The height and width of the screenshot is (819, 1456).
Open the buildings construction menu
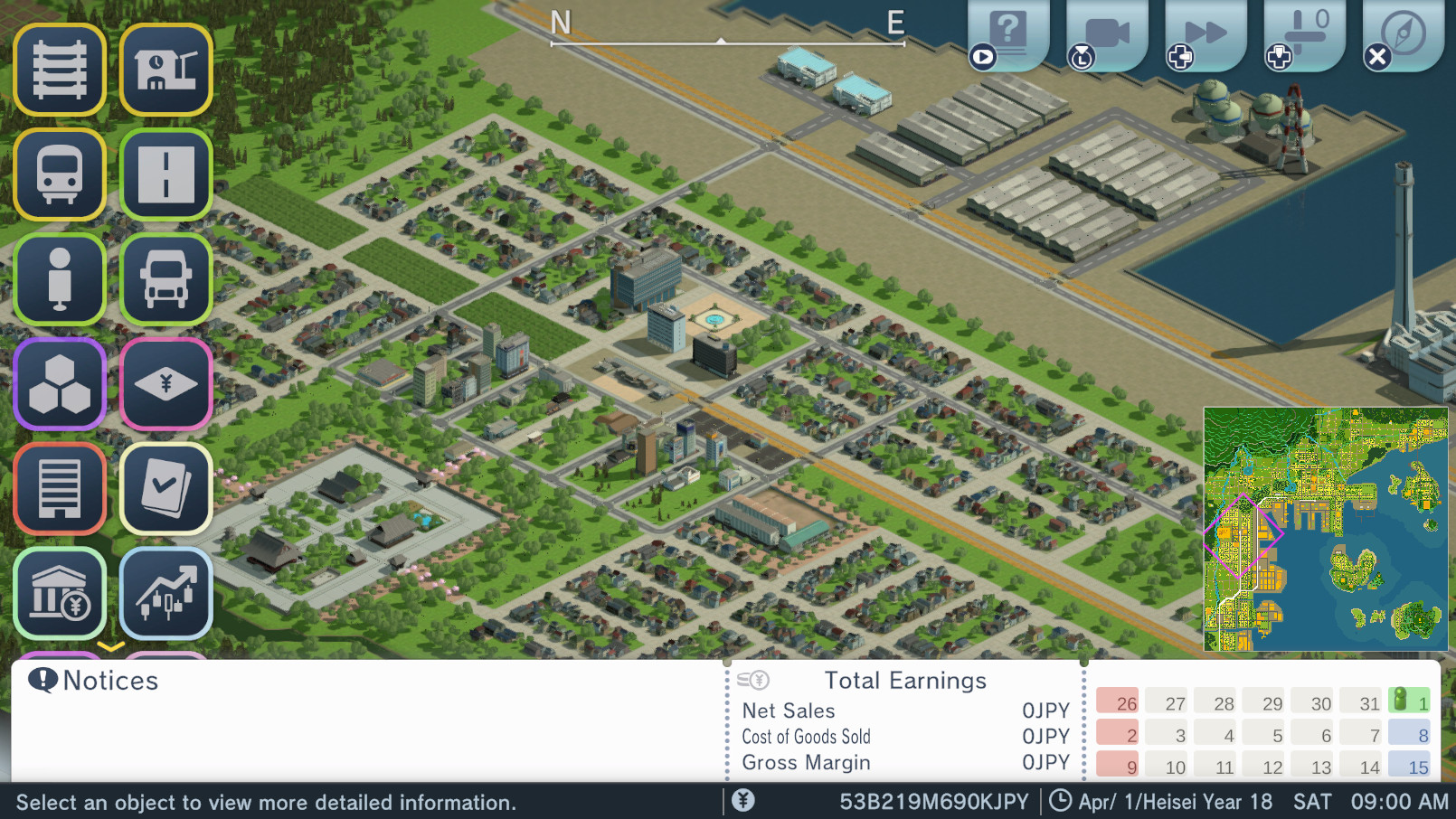(60, 488)
